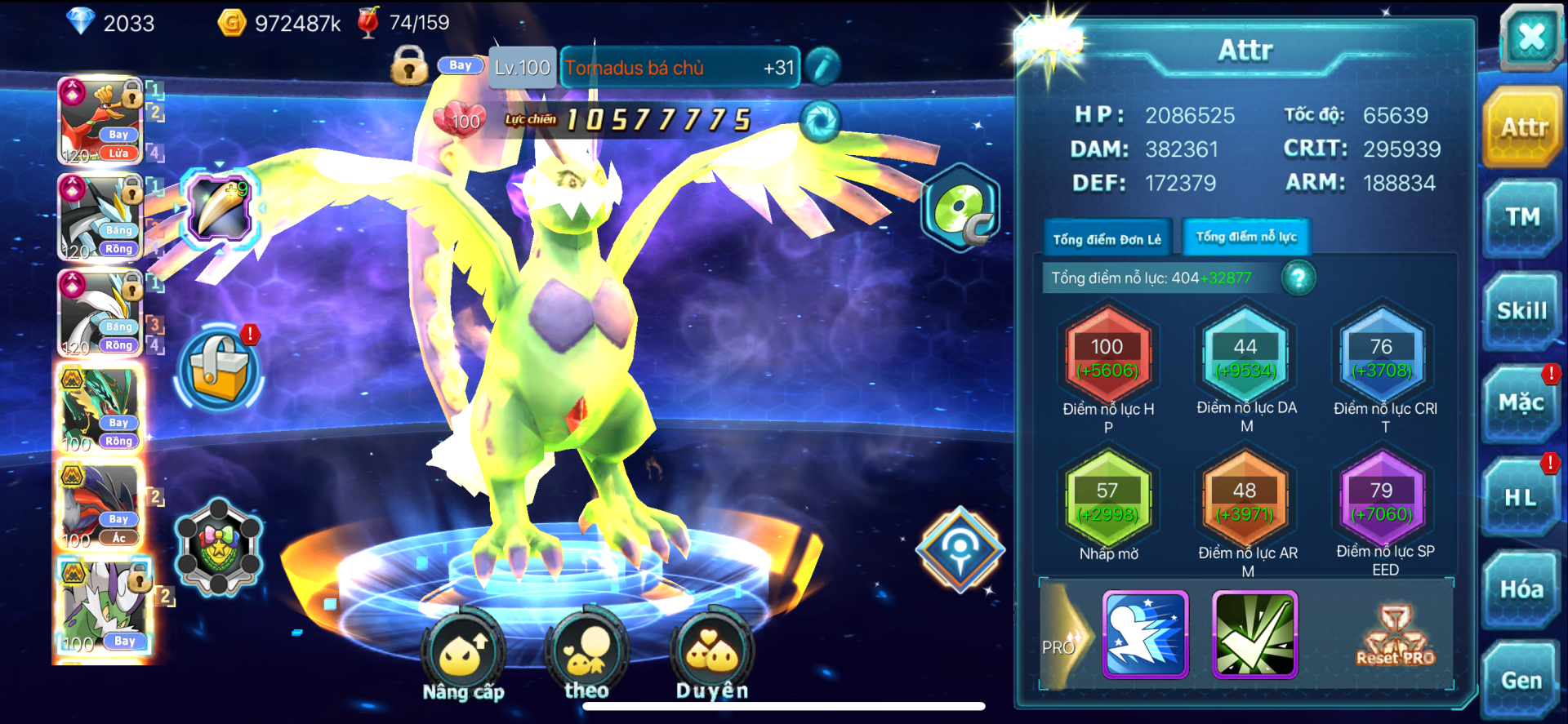Close the Attr panel with the X button
The width and height of the screenshot is (1568, 724).
coord(1530,37)
